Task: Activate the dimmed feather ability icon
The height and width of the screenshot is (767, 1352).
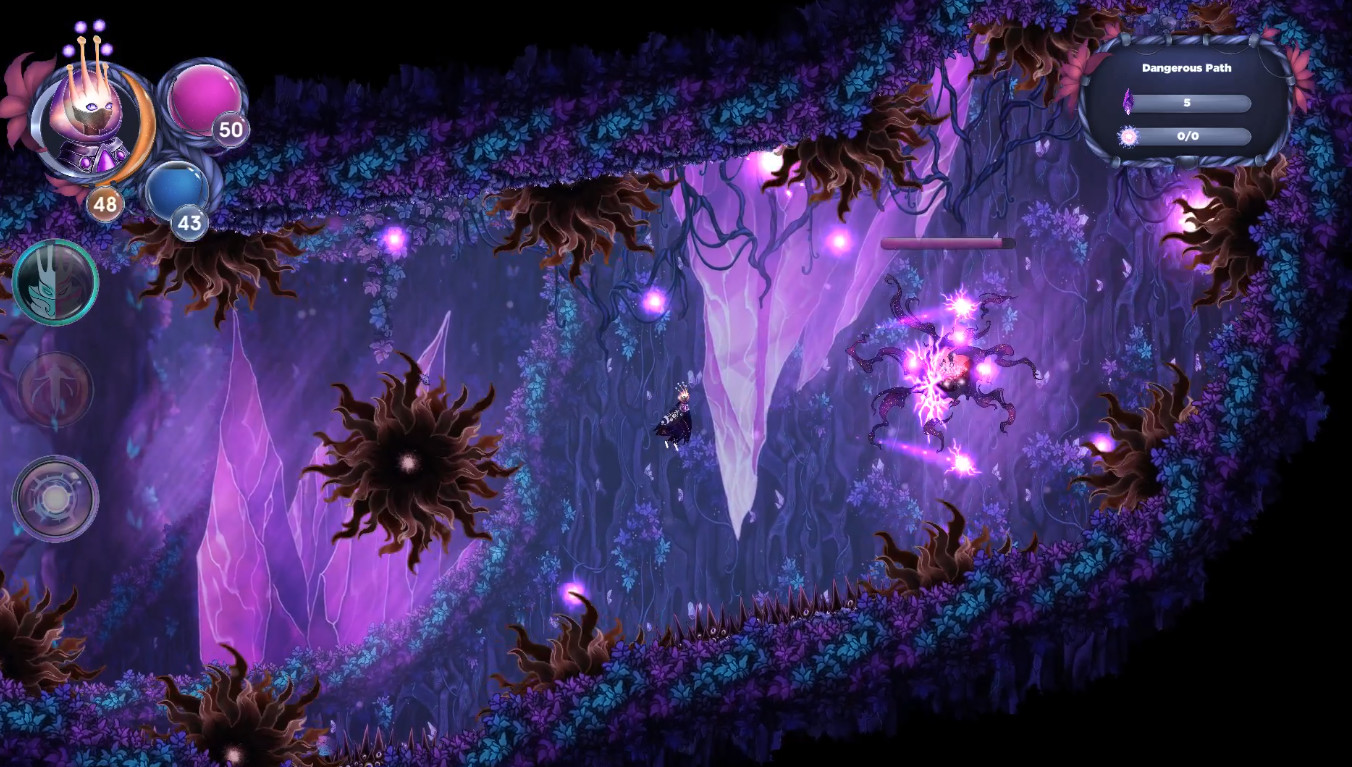Action: (x=54, y=390)
